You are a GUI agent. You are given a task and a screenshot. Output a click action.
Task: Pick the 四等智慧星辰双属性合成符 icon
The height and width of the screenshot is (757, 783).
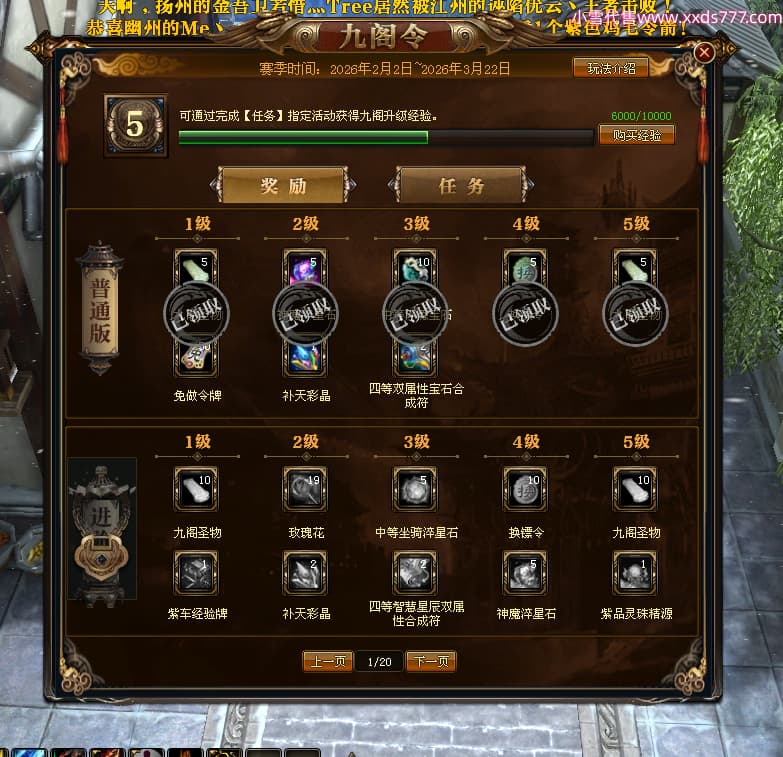click(414, 573)
